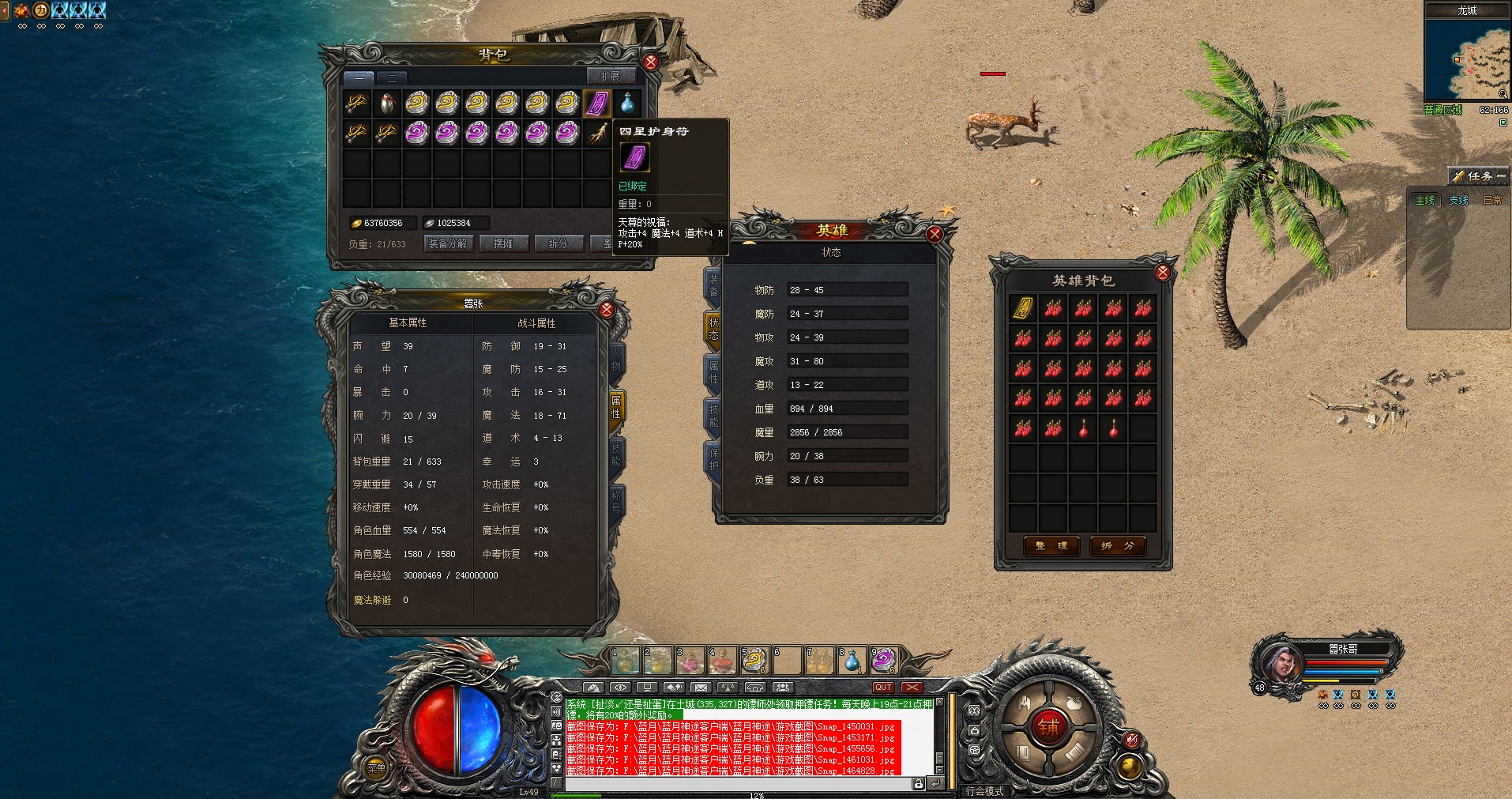Close the 英雄 hero status window
The width and height of the screenshot is (1512, 799).
[x=935, y=234]
